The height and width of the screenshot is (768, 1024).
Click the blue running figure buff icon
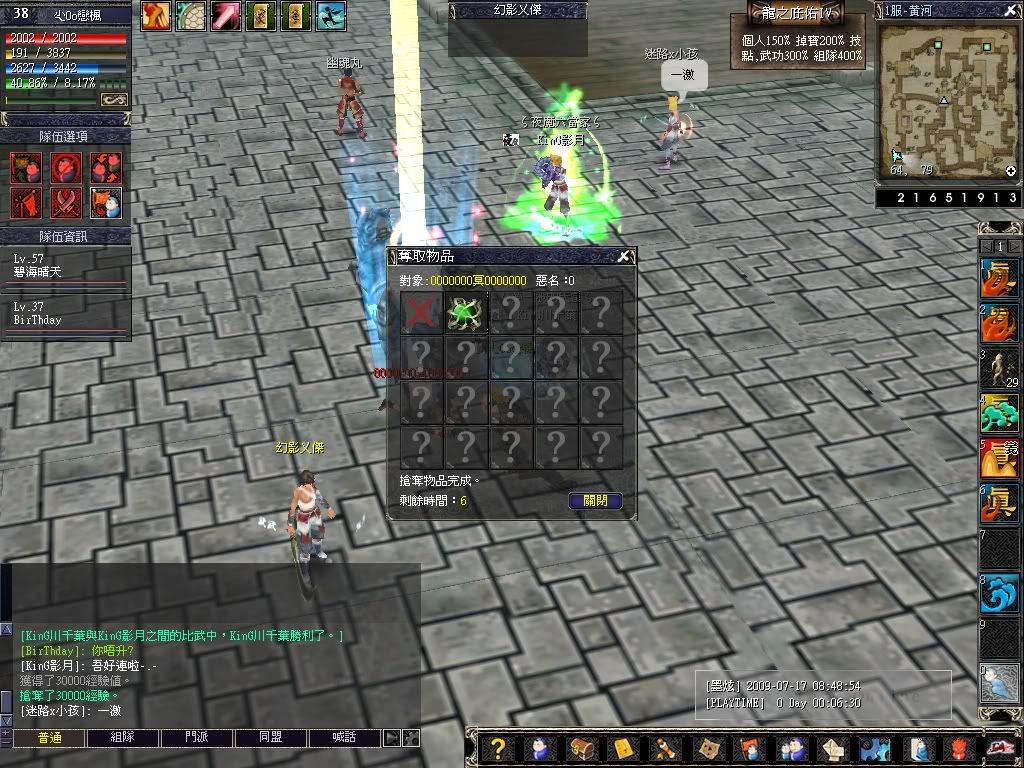(331, 15)
